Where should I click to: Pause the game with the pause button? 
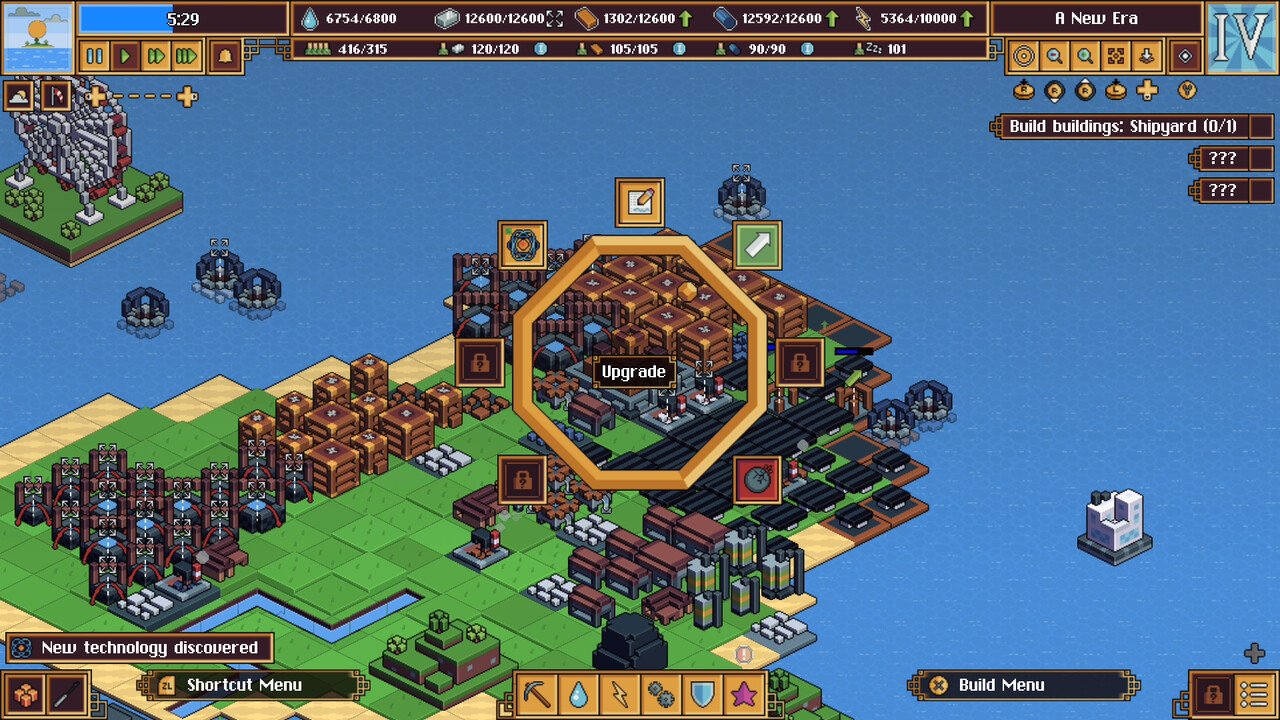pos(95,56)
